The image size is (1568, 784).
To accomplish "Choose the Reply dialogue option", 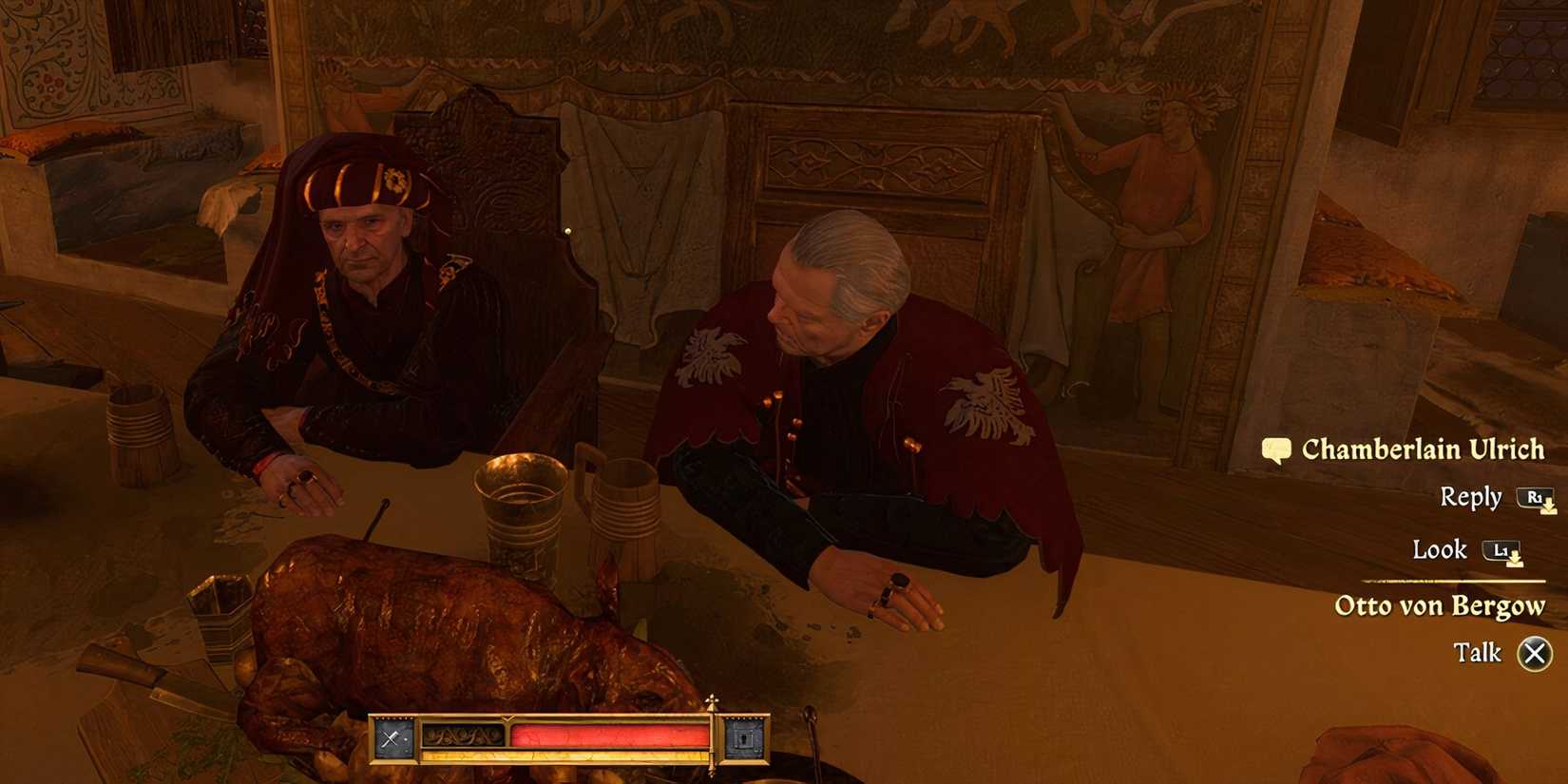I will (1471, 497).
